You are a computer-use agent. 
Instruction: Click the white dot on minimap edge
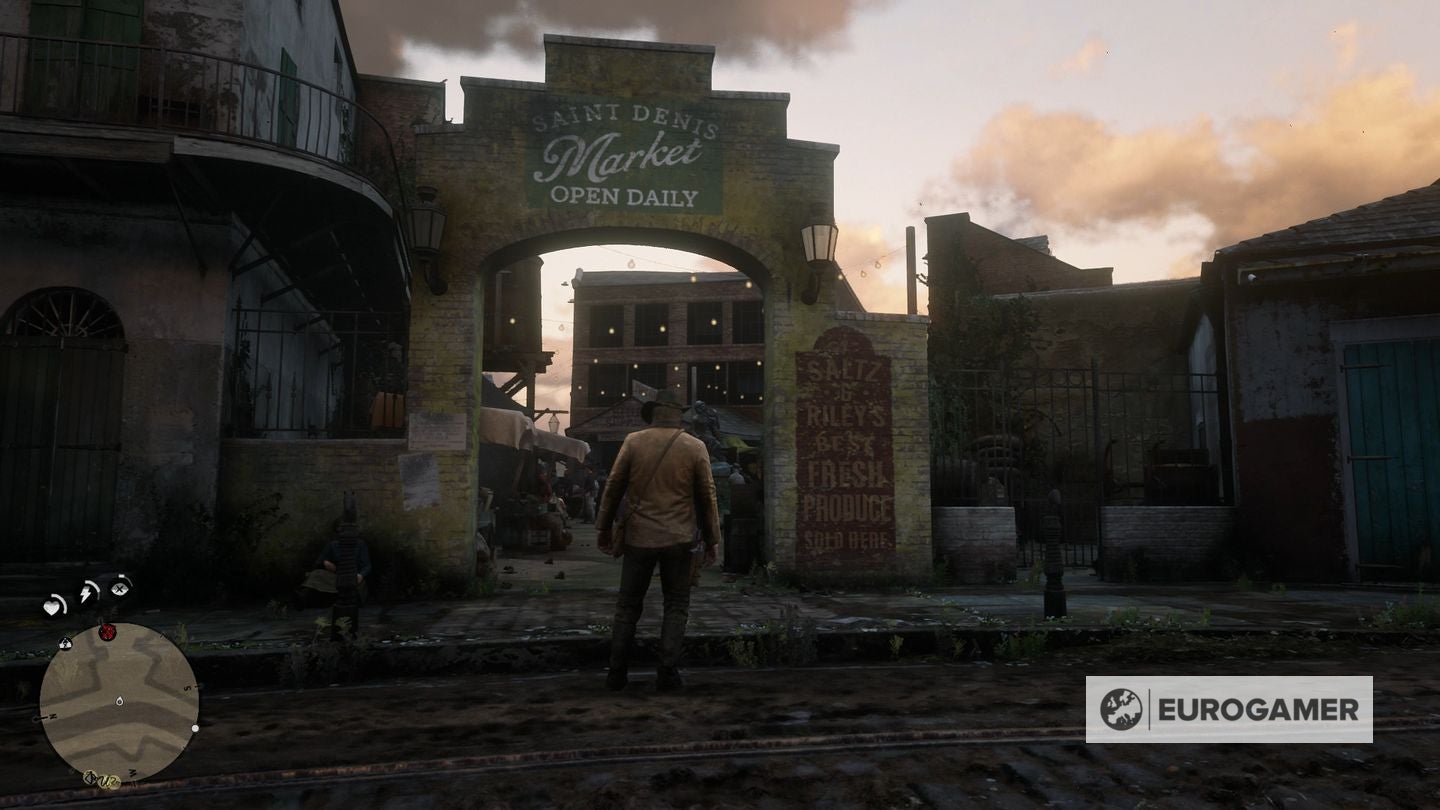click(194, 728)
